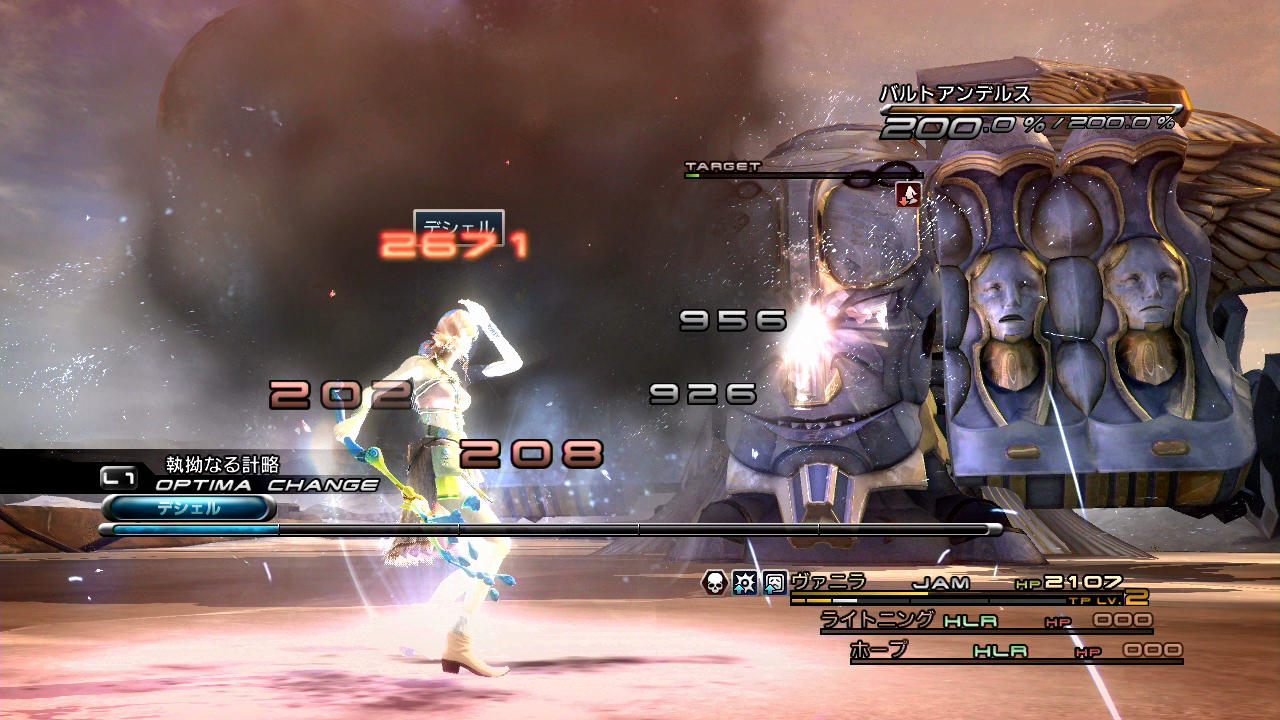Click the デシェル ability popup label

[x=458, y=226]
